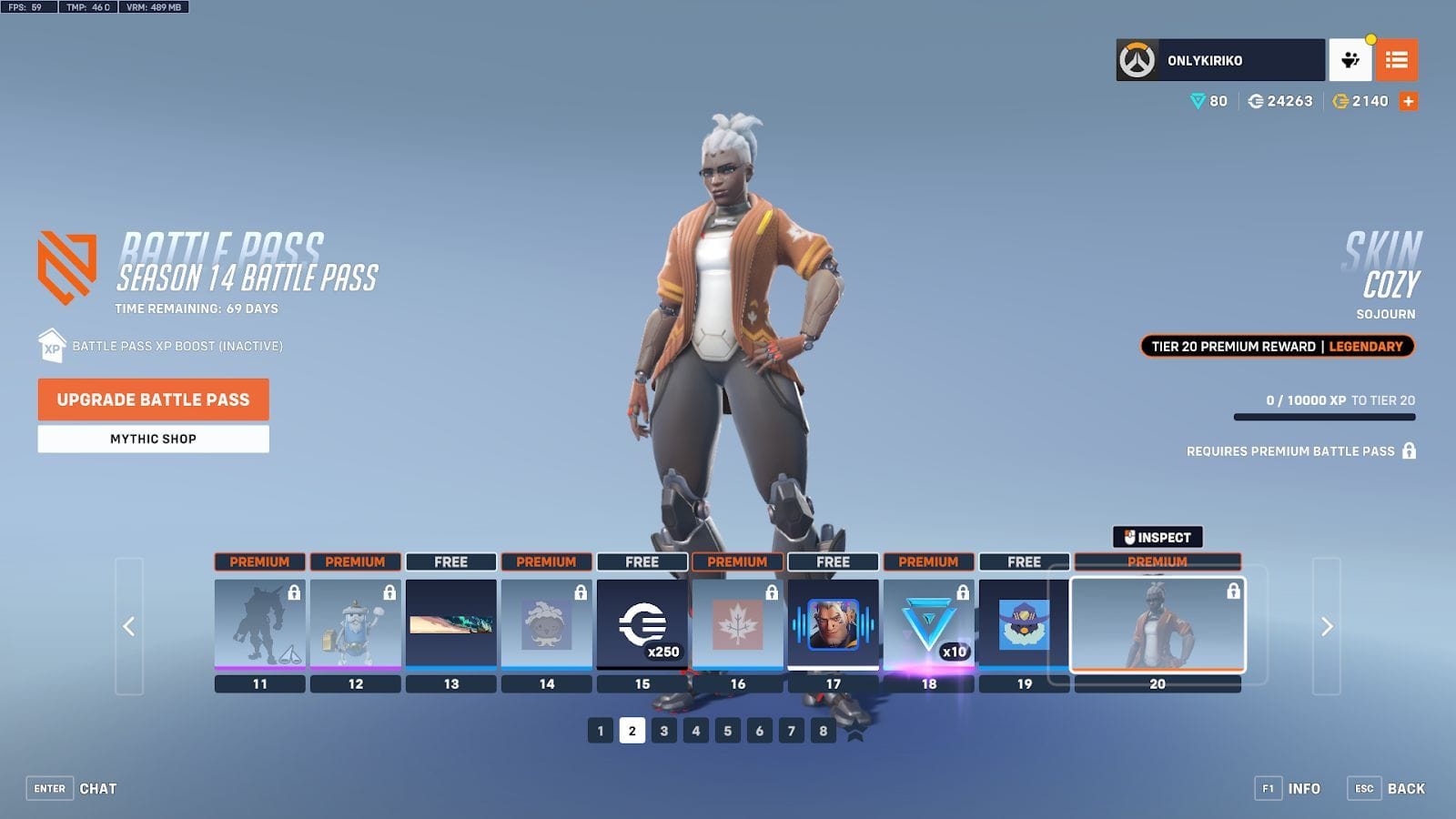Click the coins purchase plus icon
The image size is (1456, 819).
(x=1408, y=101)
